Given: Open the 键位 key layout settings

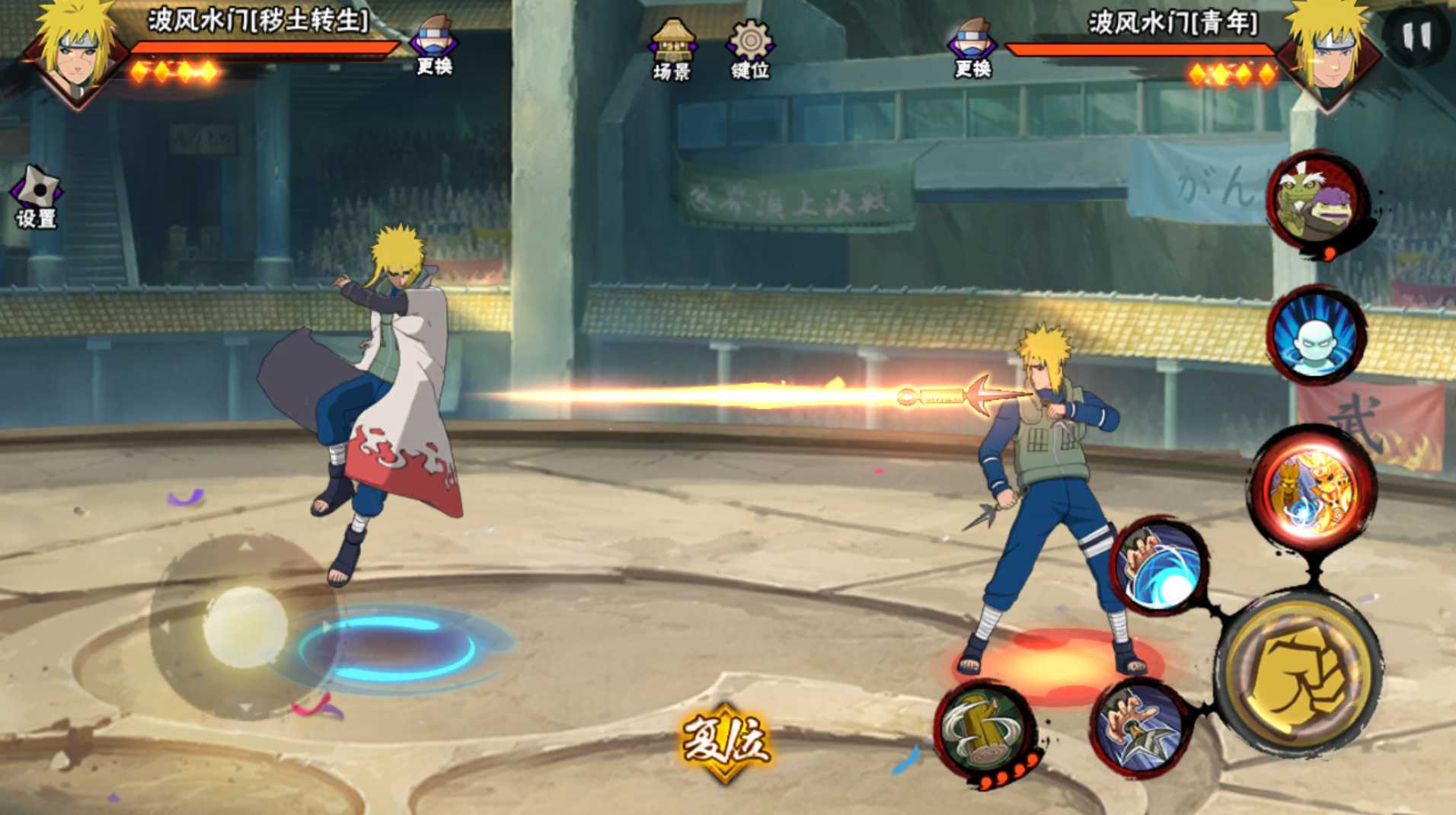Looking at the screenshot, I should tap(750, 50).
